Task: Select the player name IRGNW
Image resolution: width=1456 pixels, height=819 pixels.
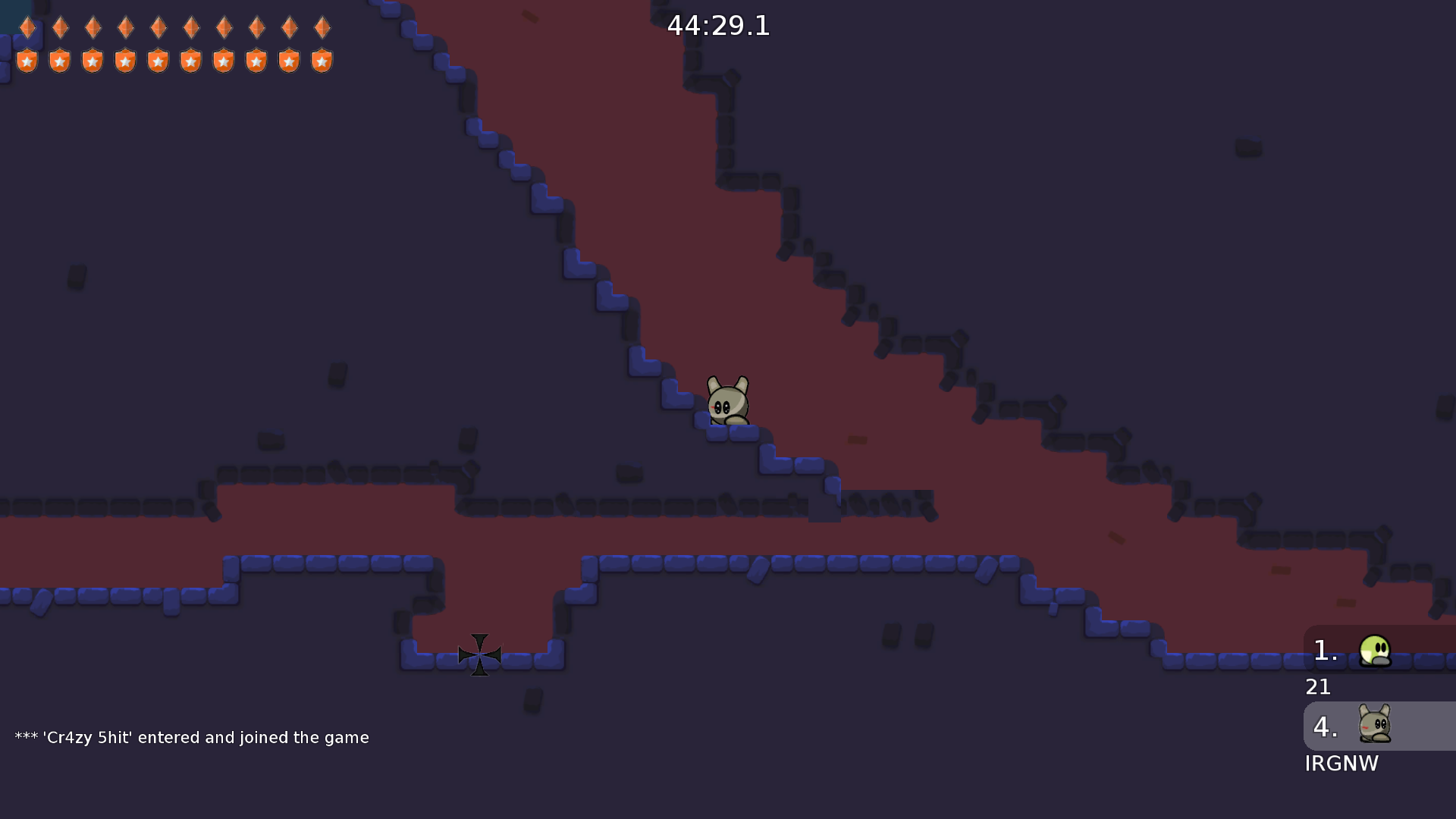Action: [1341, 764]
